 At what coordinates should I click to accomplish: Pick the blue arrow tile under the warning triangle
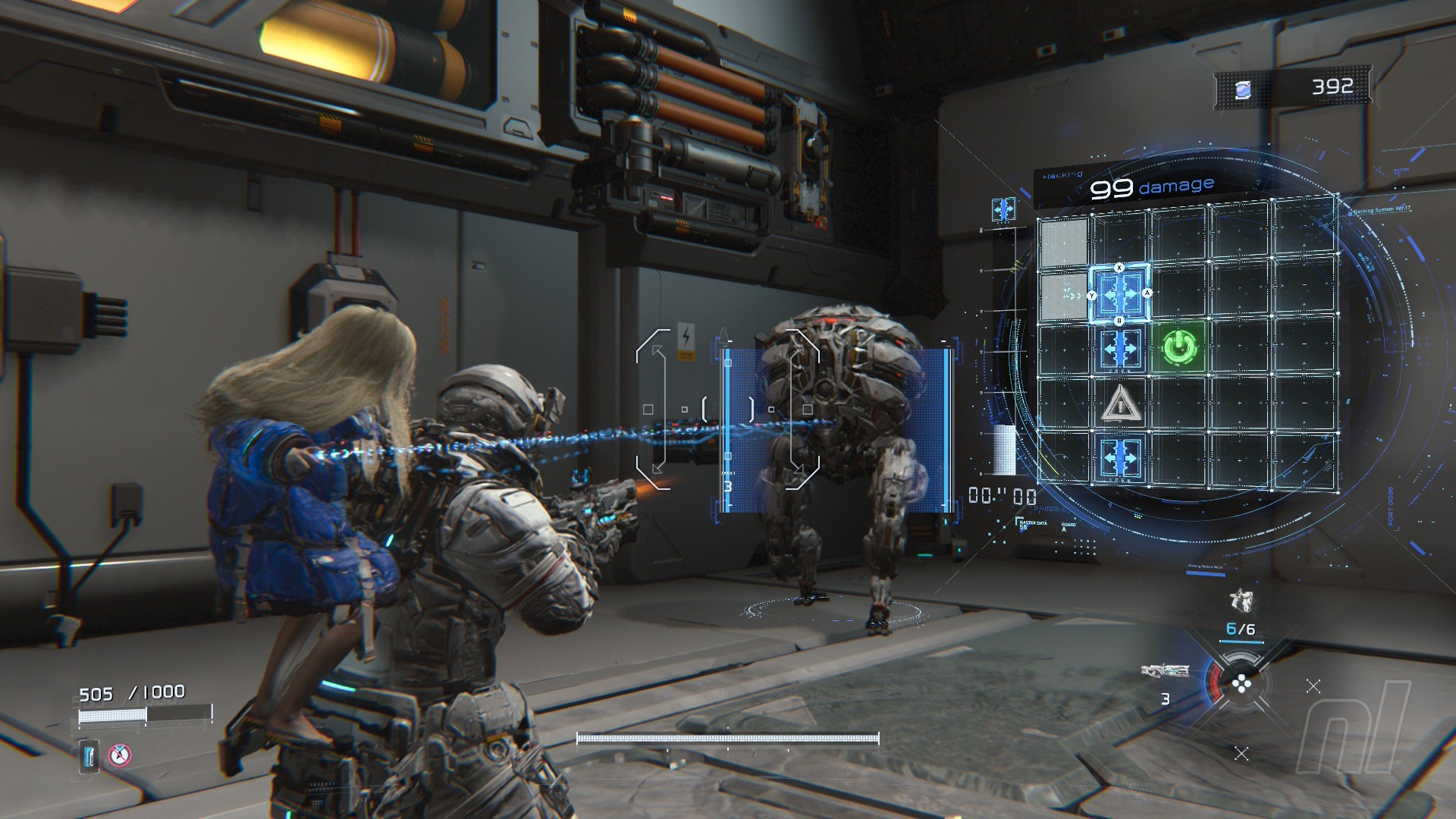point(1120,457)
